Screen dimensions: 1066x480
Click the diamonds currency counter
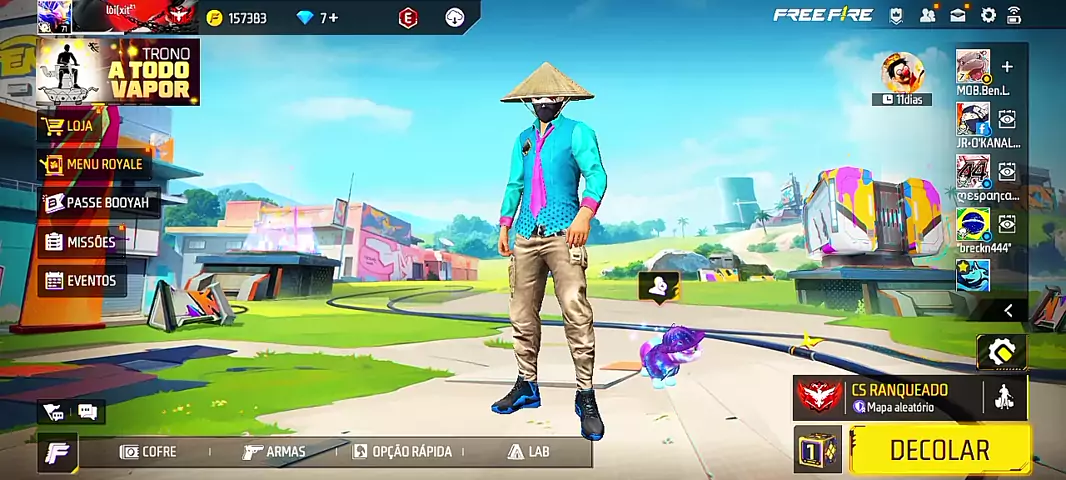tap(318, 18)
